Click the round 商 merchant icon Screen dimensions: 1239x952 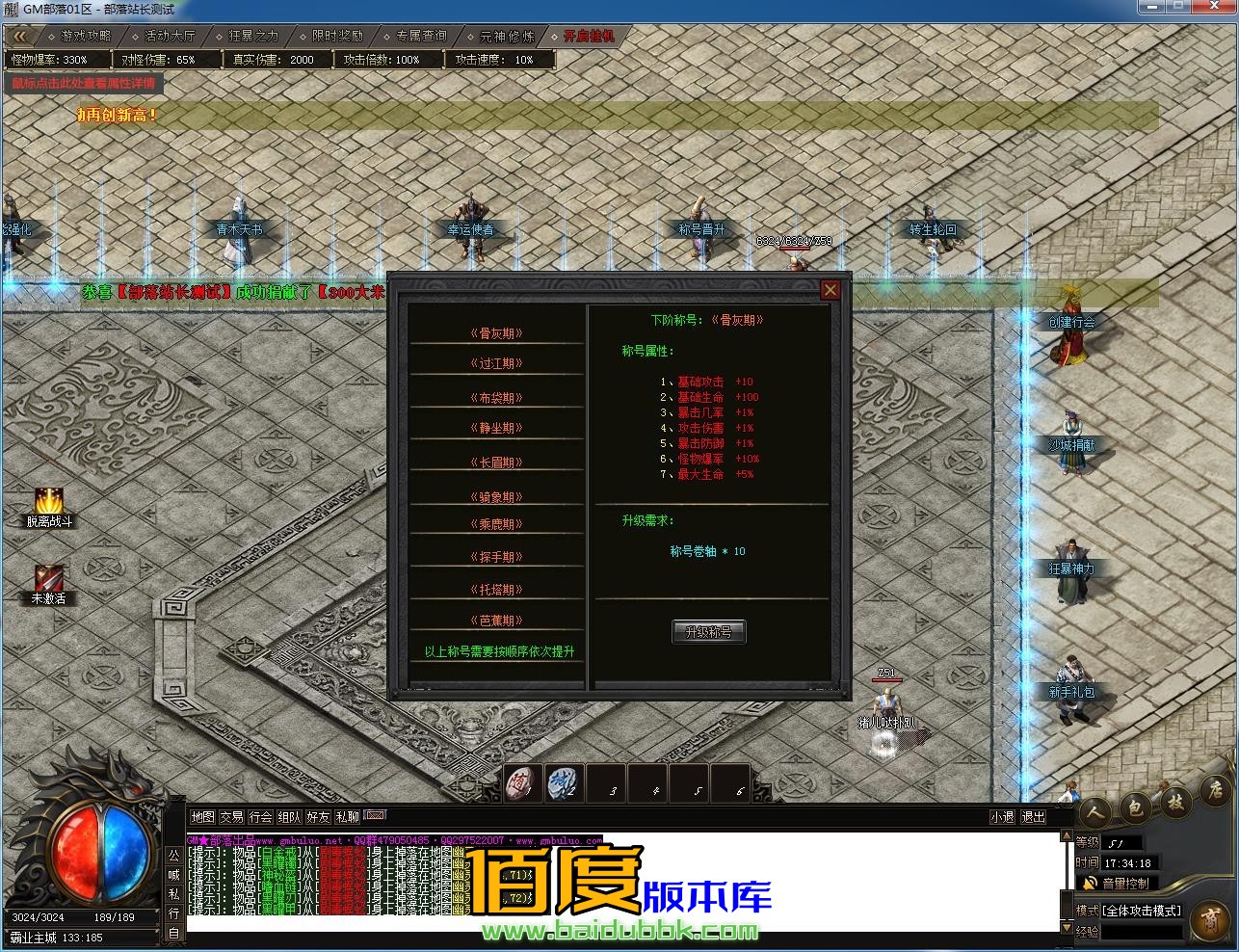pos(1209,920)
